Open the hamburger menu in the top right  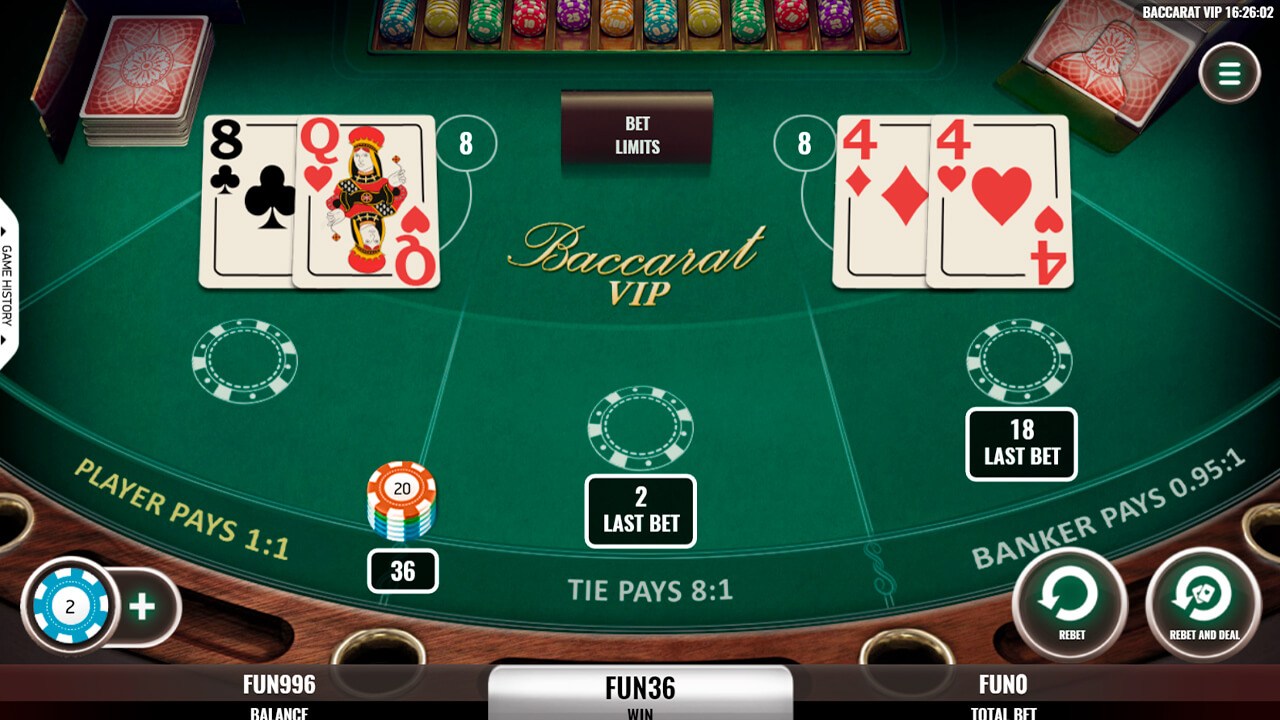pos(1230,71)
